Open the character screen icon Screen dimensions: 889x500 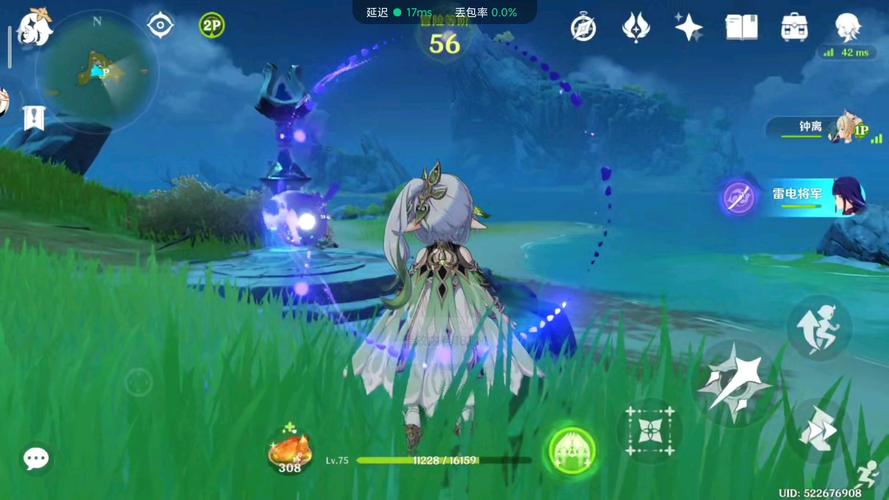(x=848, y=27)
